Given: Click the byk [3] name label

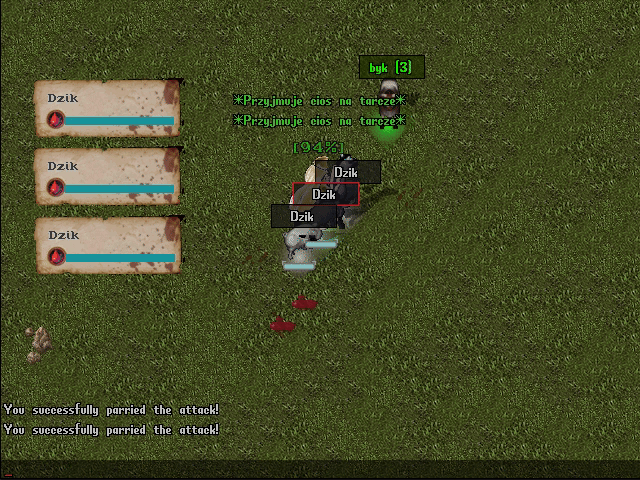Looking at the screenshot, I should [391, 67].
